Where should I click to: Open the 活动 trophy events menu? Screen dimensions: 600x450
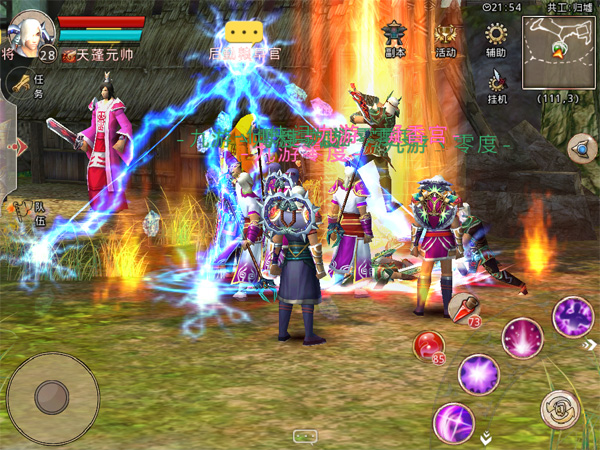click(x=446, y=39)
